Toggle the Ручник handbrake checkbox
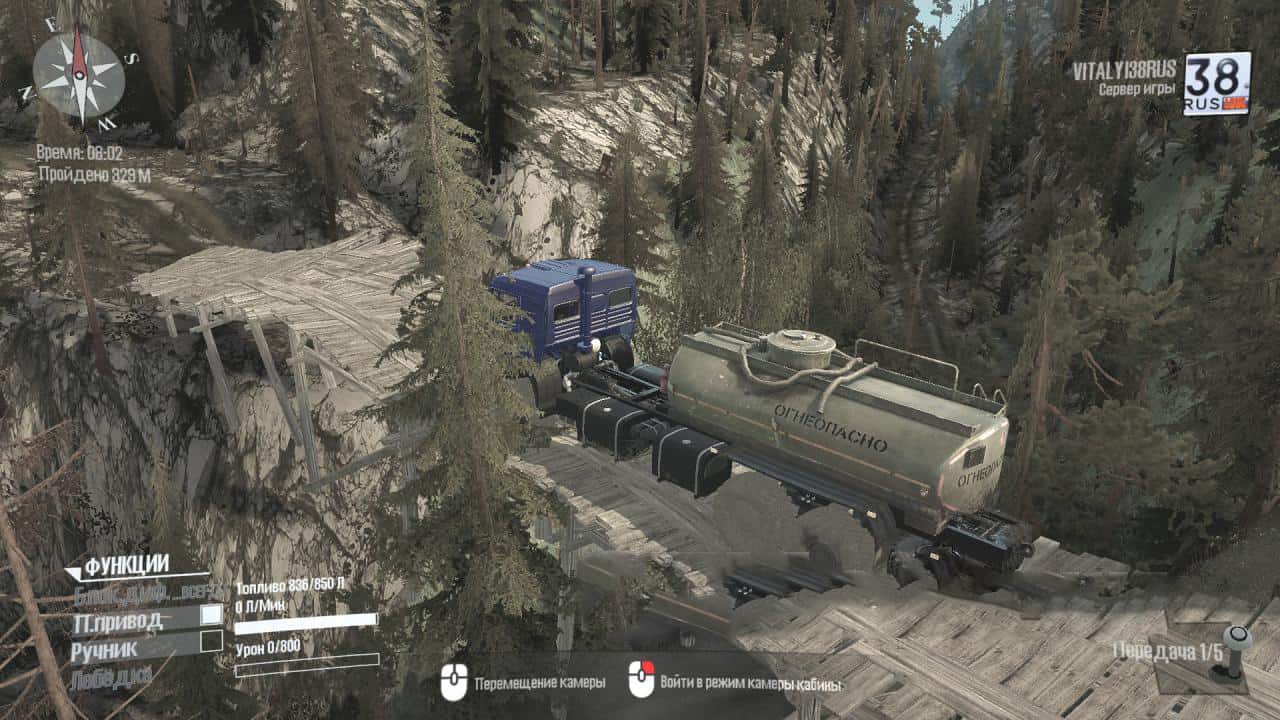The width and height of the screenshot is (1280, 720). [211, 641]
